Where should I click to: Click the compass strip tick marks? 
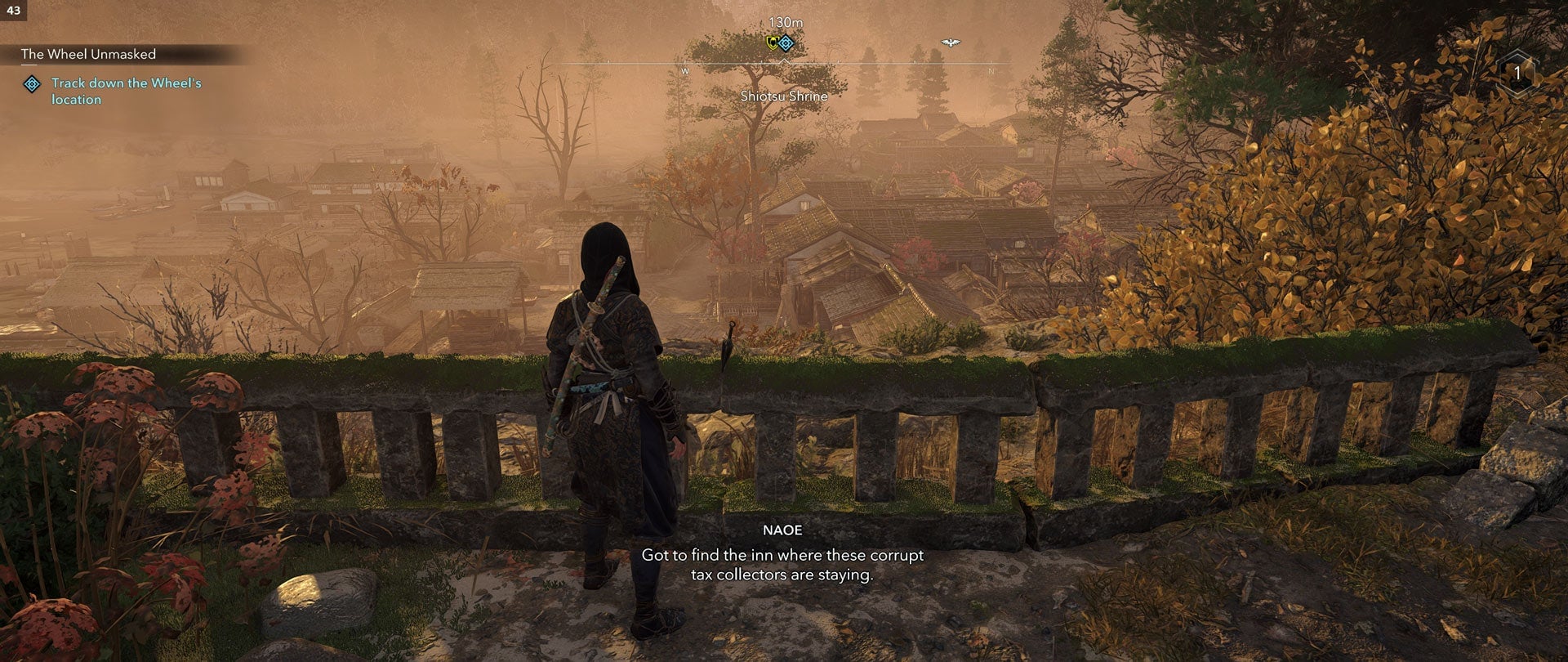point(840,62)
